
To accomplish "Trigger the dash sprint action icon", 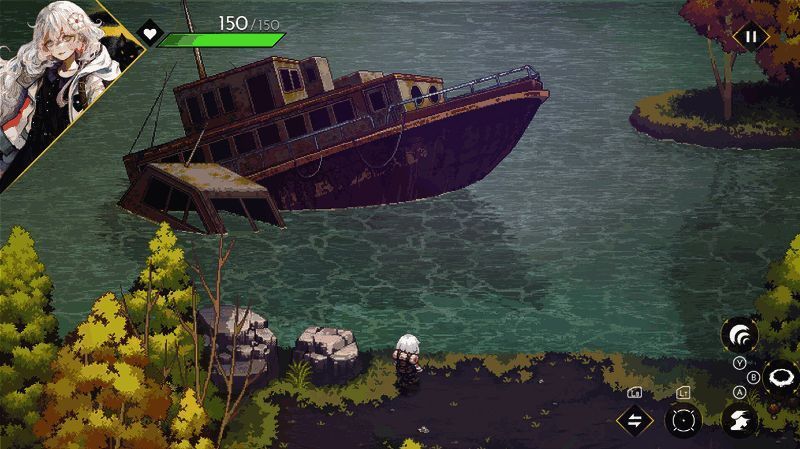I will coord(739,421).
